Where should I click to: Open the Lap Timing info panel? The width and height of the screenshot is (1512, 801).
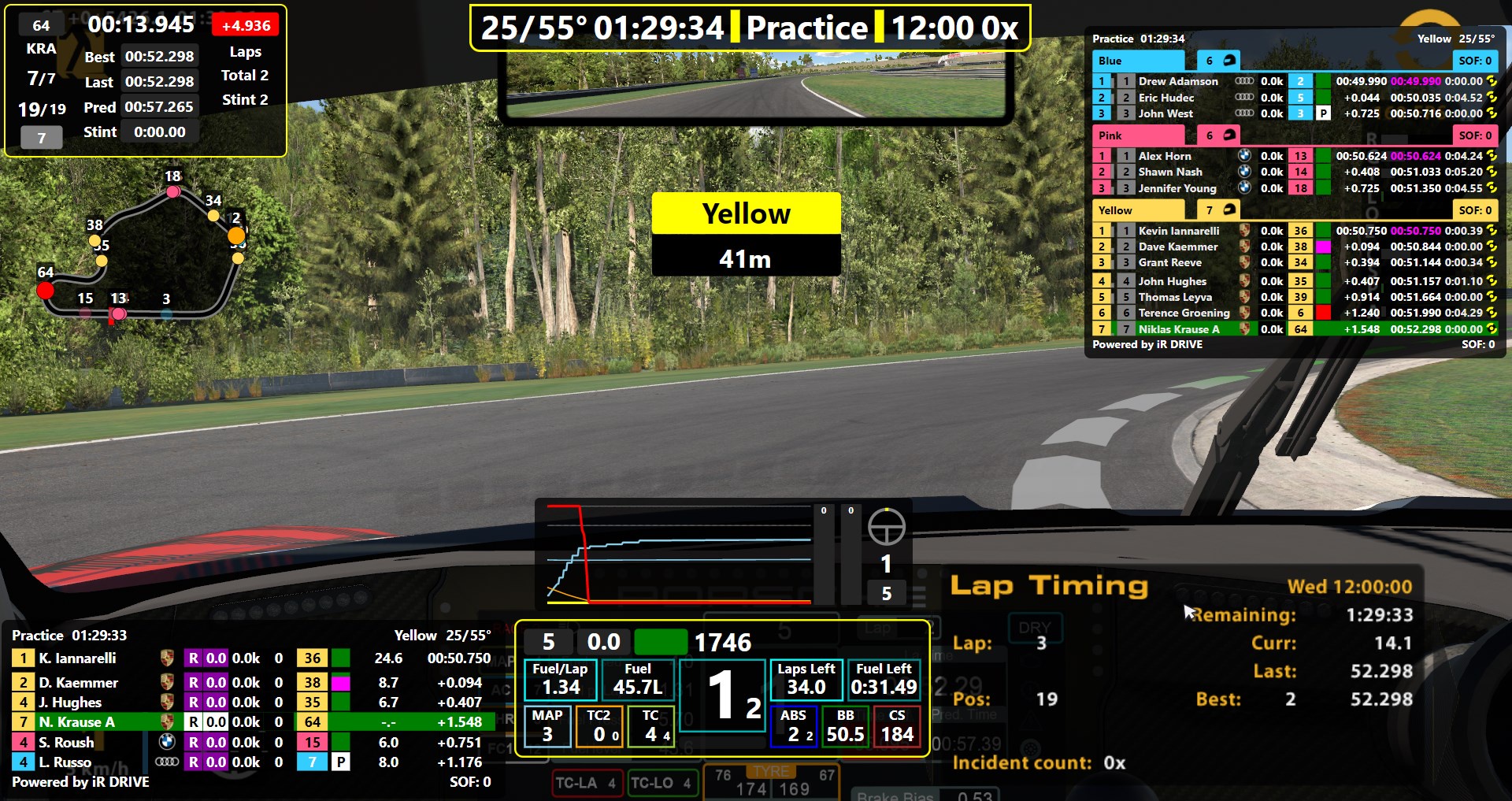click(x=1048, y=585)
